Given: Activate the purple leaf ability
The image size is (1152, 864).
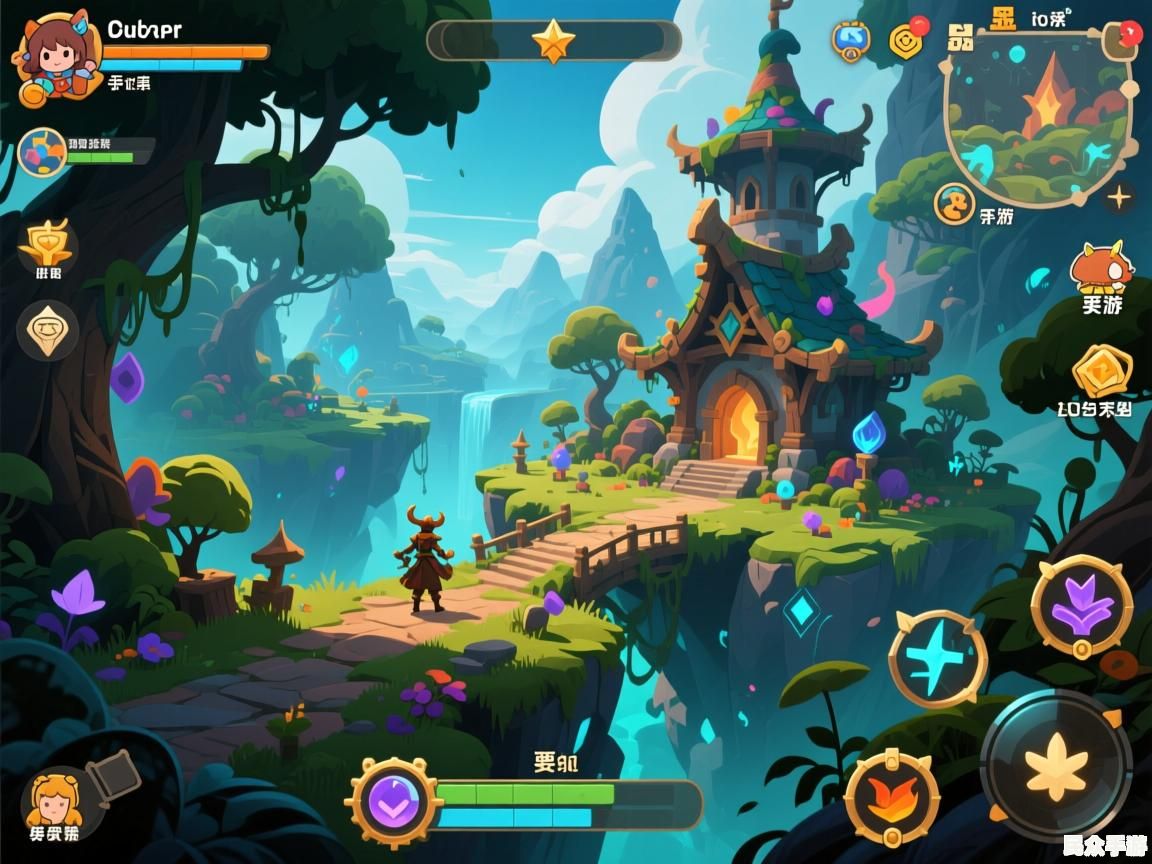Looking at the screenshot, I should tap(1082, 605).
